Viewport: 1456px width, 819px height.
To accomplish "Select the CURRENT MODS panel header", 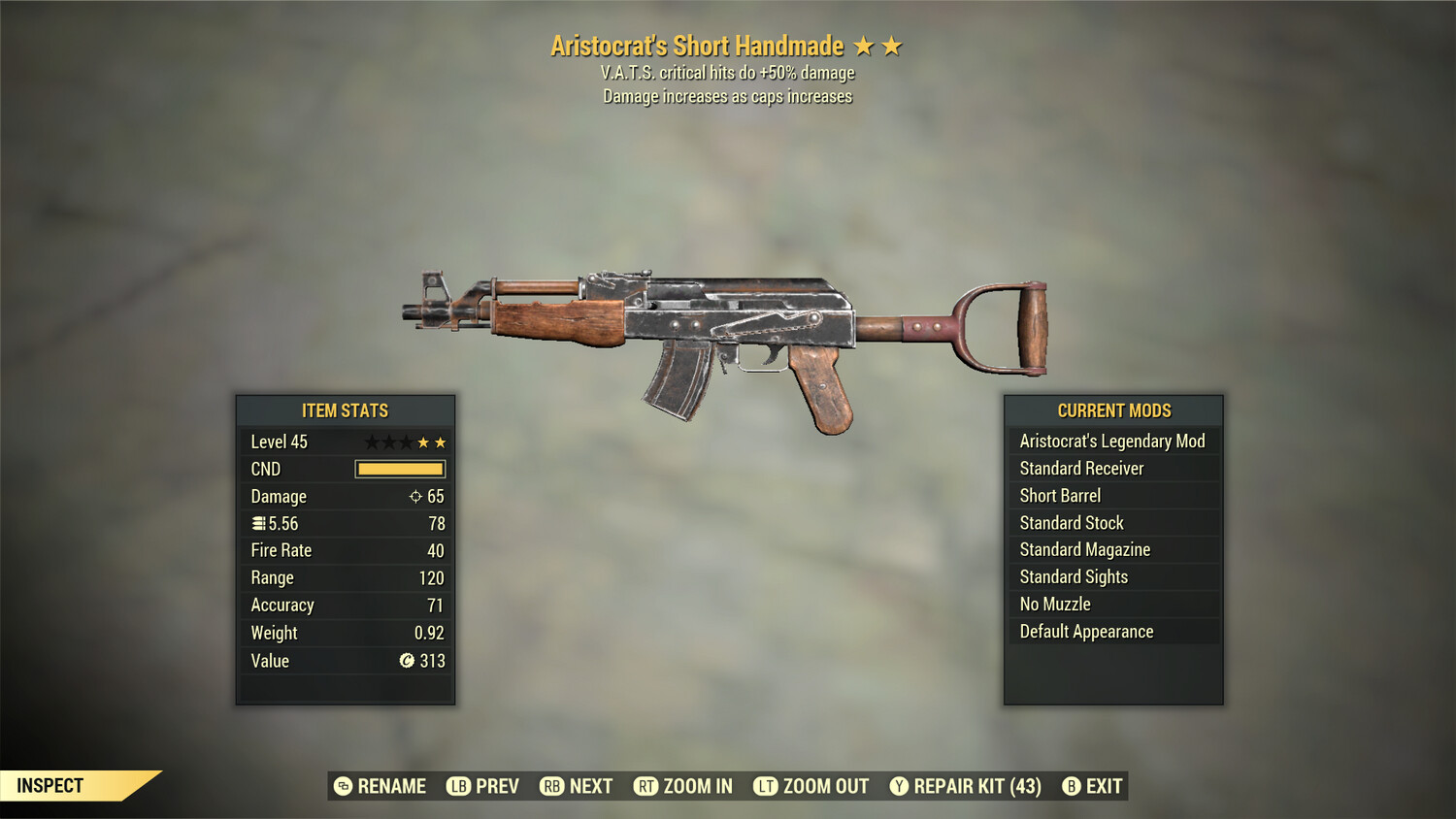I will click(1112, 410).
